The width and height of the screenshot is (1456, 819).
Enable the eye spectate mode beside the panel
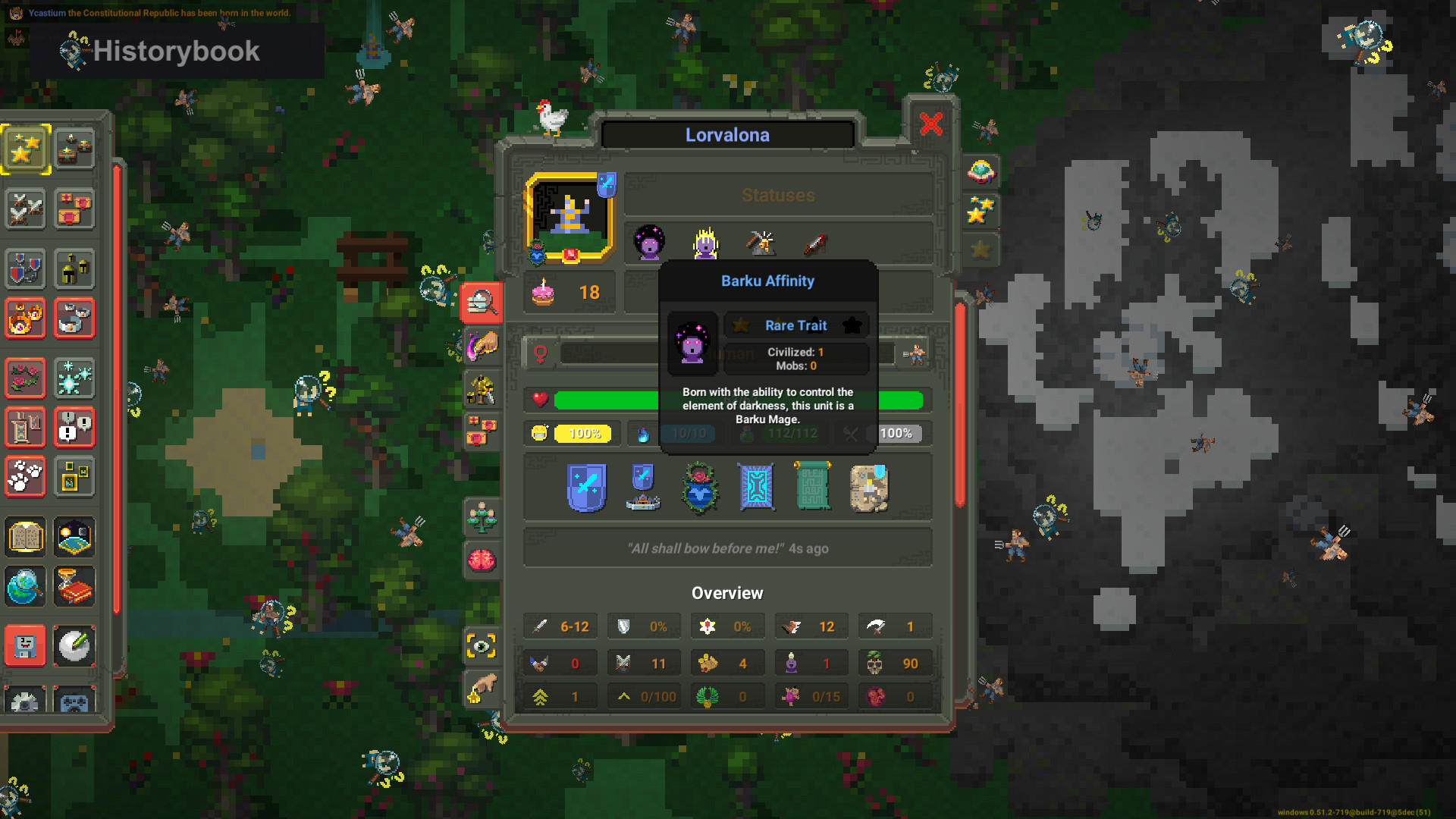coord(483,642)
